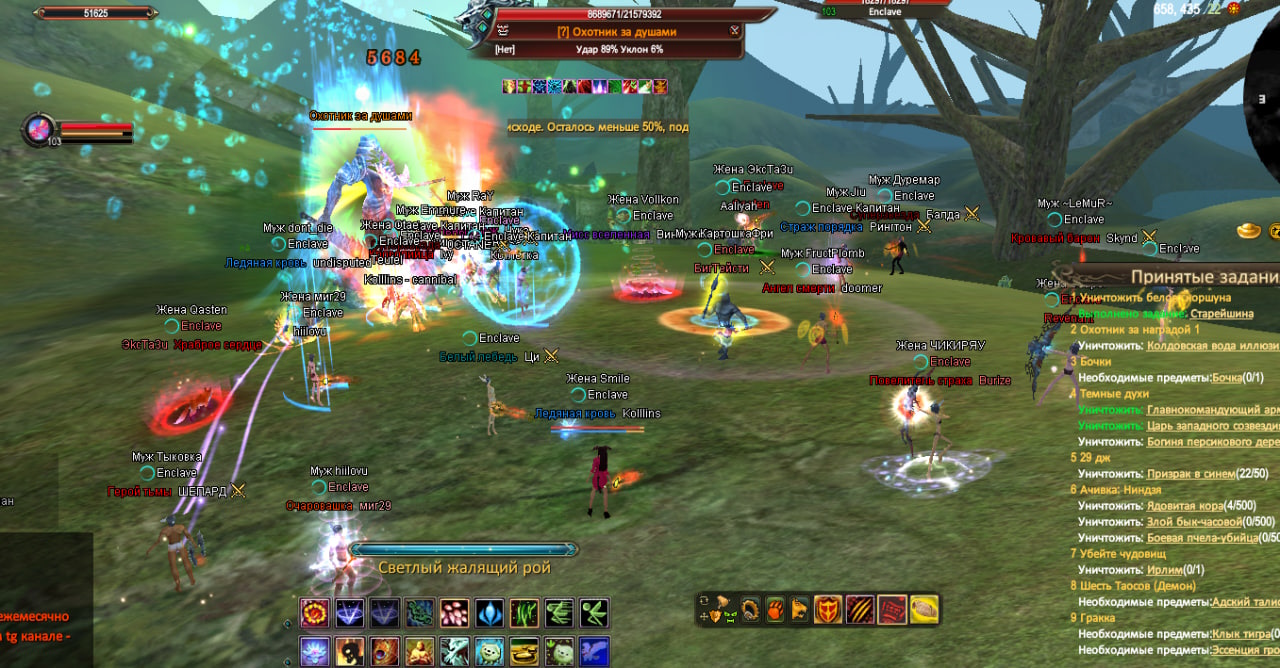Activate the green running figure skill
Viewport: 1280px width, 668px height.
click(x=594, y=612)
